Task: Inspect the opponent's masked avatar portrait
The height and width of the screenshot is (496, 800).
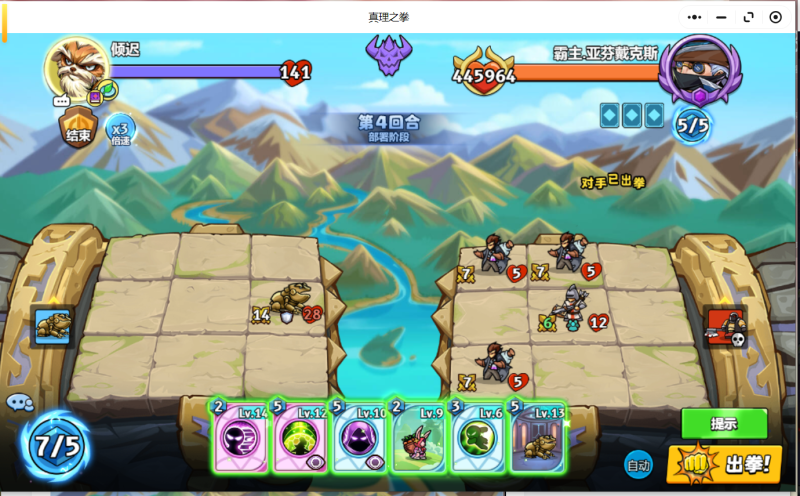Action: [x=699, y=68]
